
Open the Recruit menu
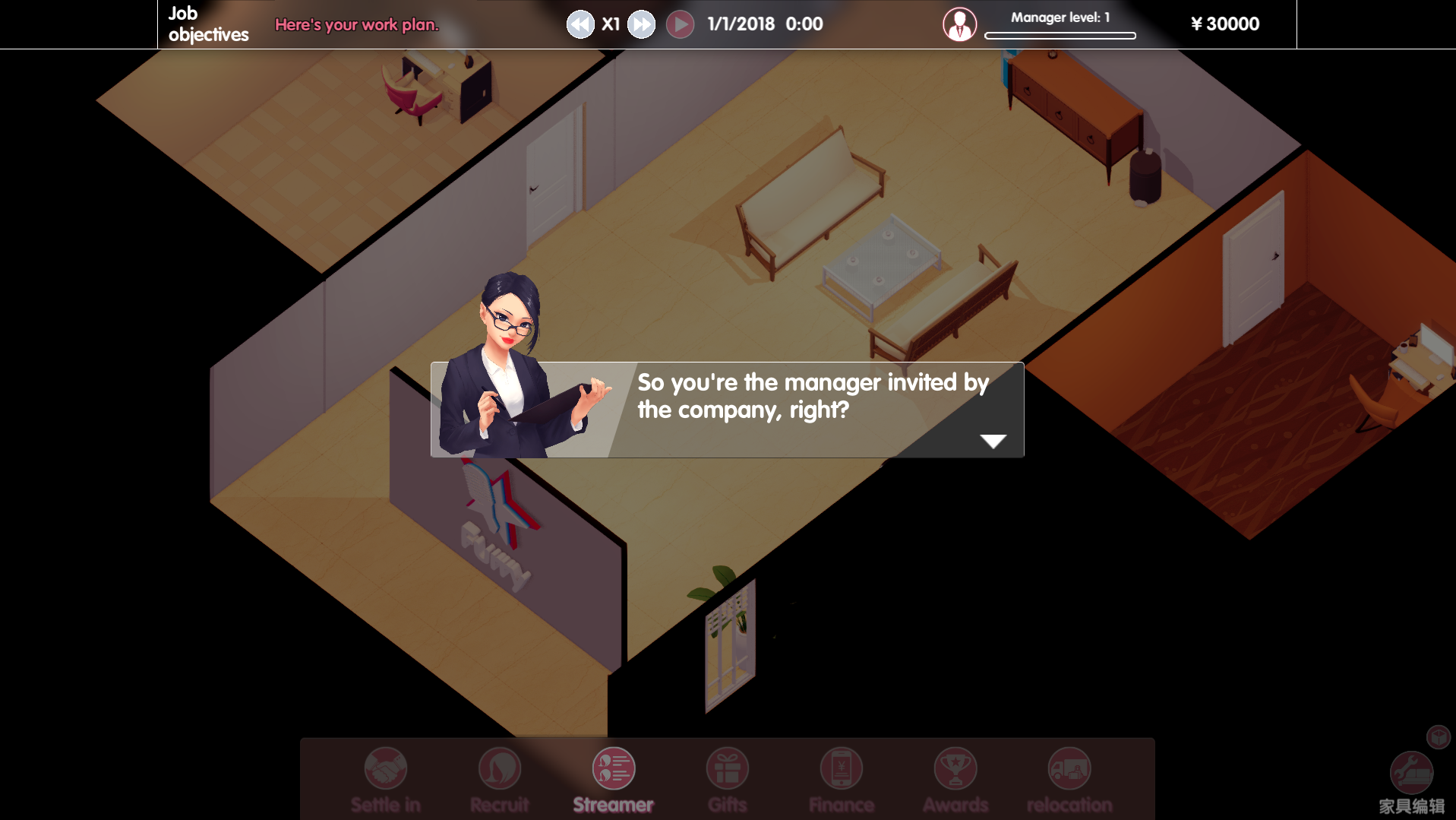coord(500,769)
